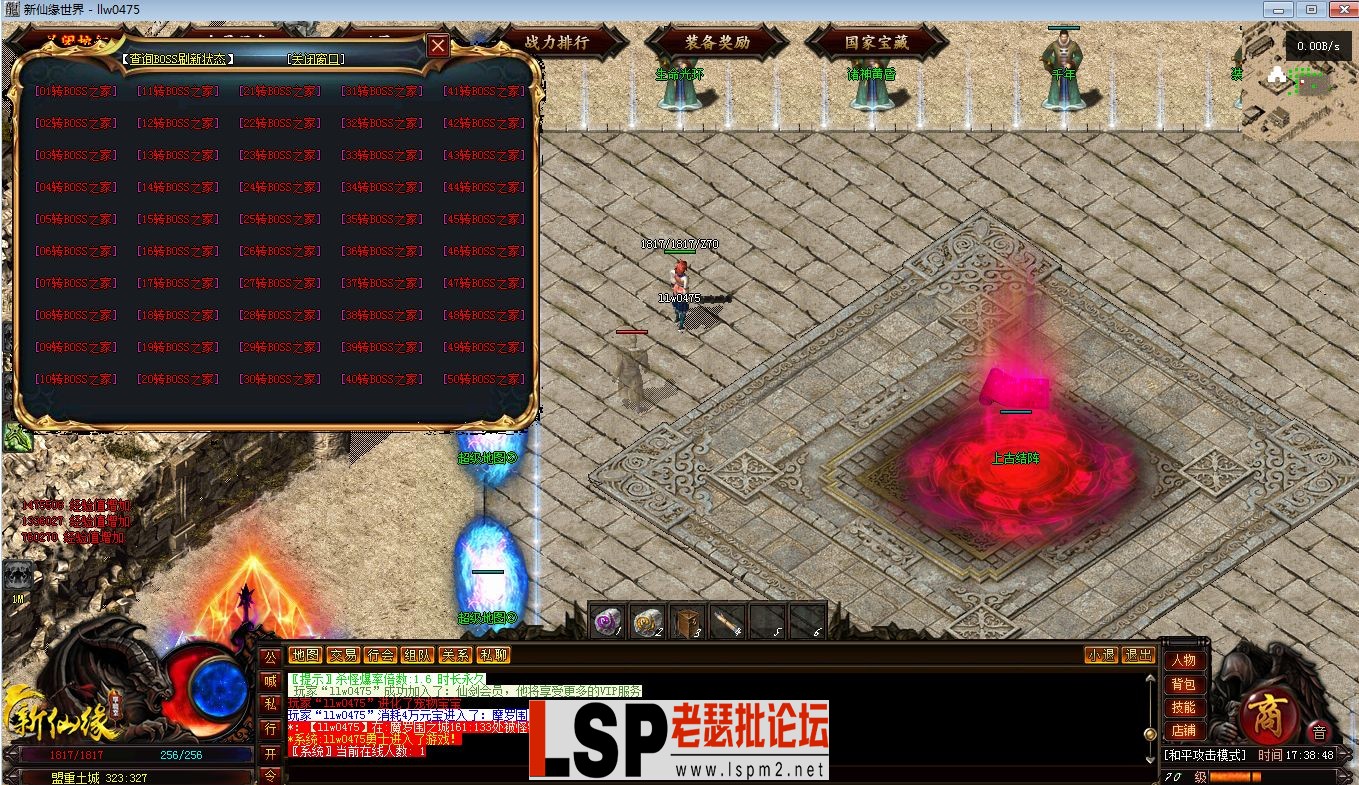The height and width of the screenshot is (785, 1359).
Task: Open the 技能 skills panel
Action: coord(1184,709)
